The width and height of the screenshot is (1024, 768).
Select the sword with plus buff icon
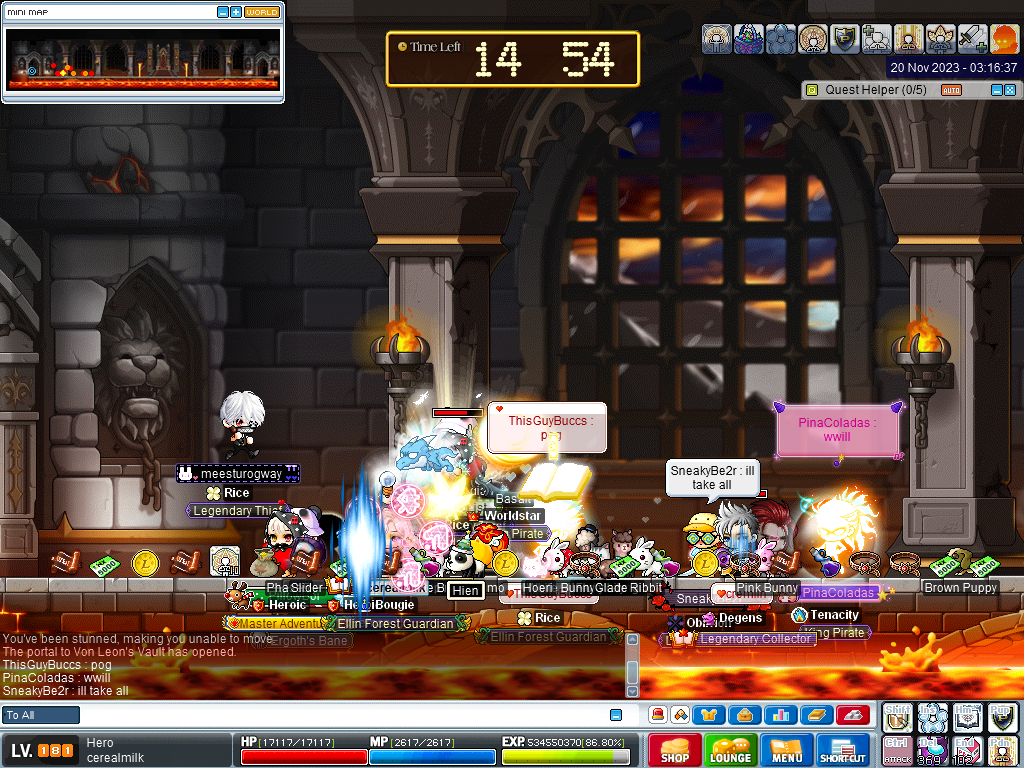pos(973,39)
